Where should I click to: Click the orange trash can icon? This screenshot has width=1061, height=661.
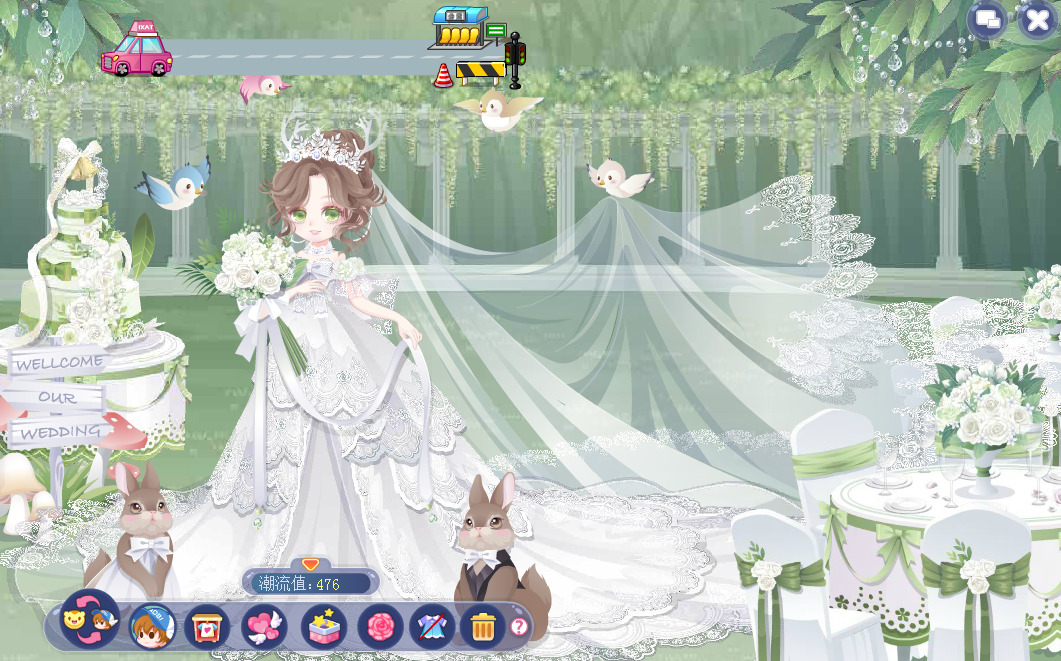coord(483,627)
